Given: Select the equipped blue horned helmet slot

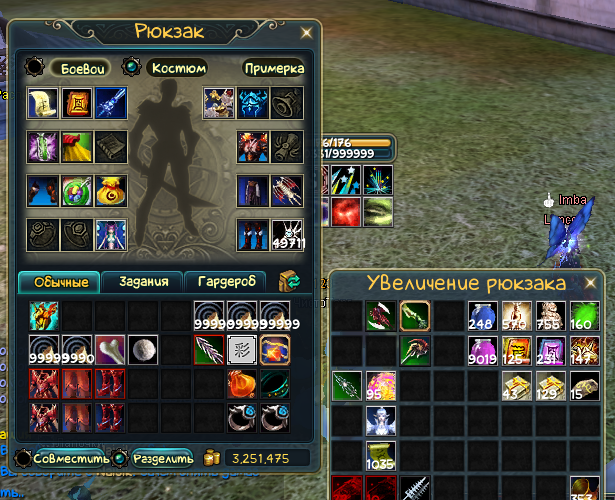Looking at the screenshot, I should (x=252, y=104).
